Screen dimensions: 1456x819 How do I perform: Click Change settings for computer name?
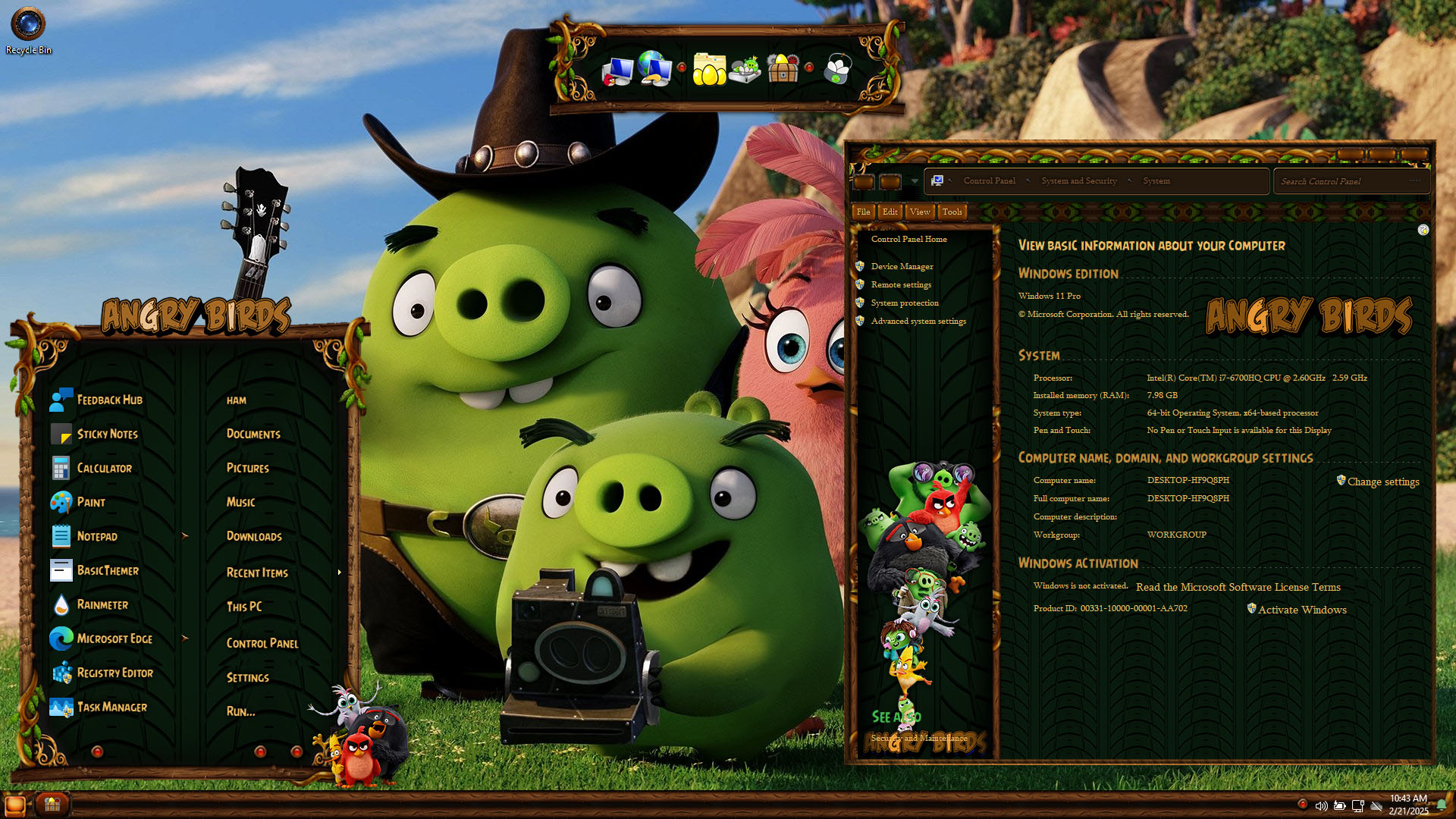point(1382,482)
